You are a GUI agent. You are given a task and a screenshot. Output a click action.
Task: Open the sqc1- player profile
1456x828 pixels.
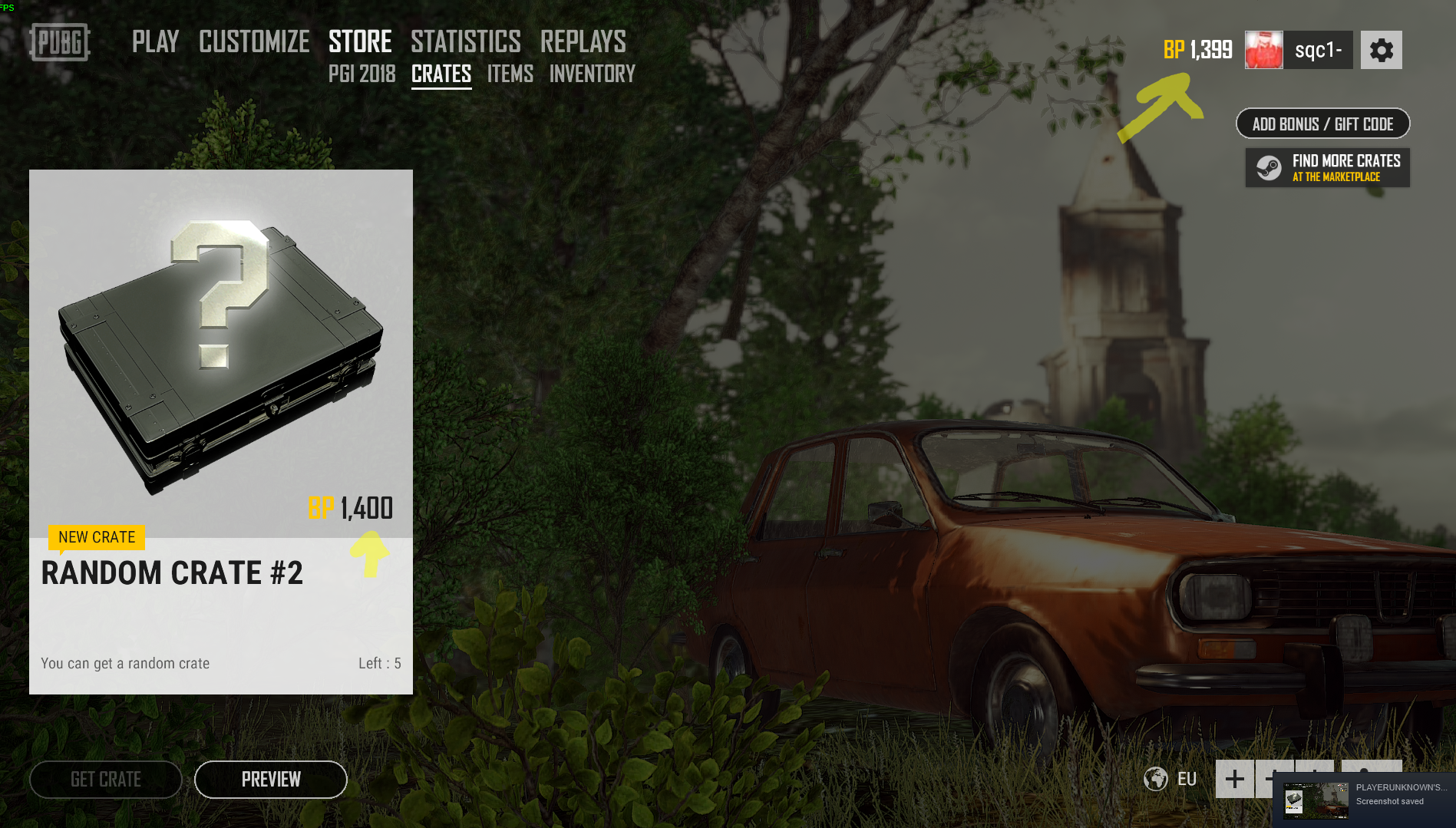pyautogui.click(x=1299, y=51)
